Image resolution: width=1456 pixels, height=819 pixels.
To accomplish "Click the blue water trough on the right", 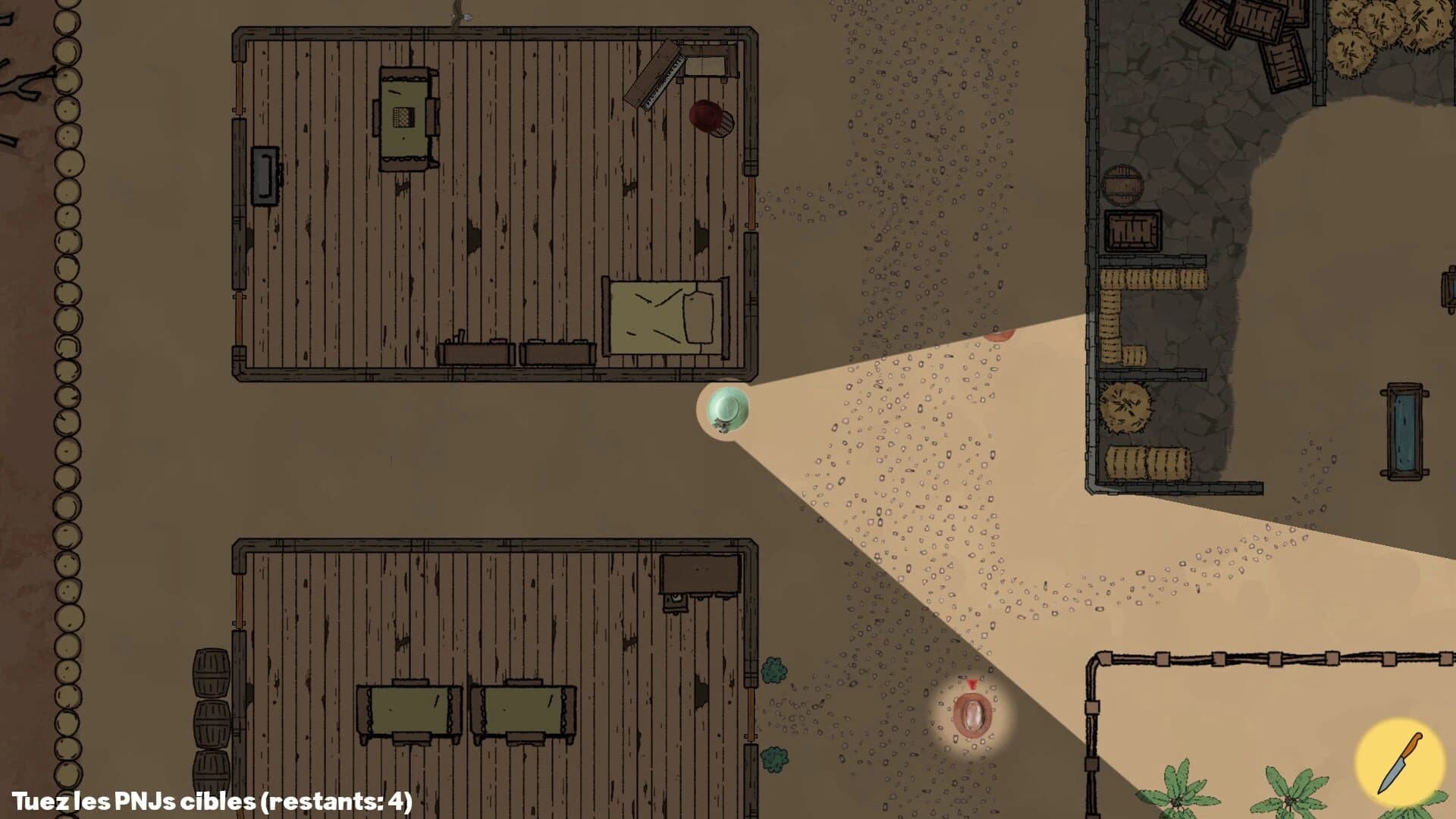I will tap(1404, 428).
